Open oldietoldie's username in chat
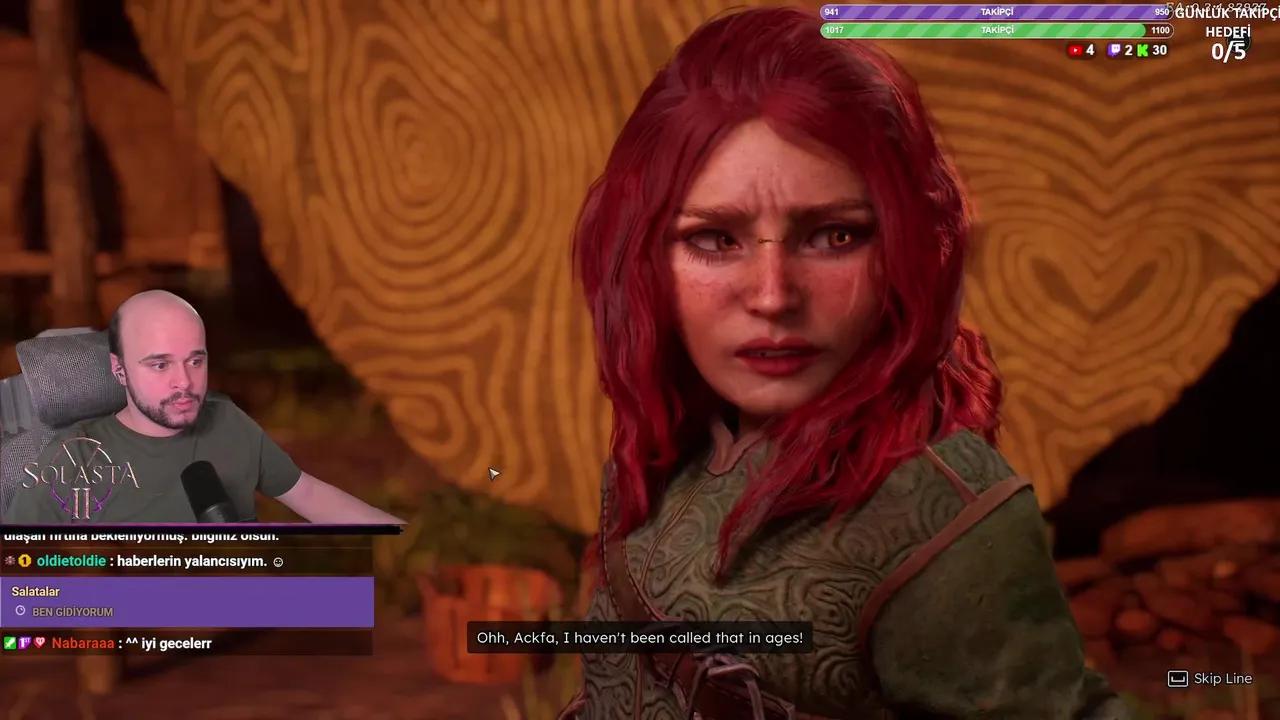The image size is (1280, 720). pos(70,561)
